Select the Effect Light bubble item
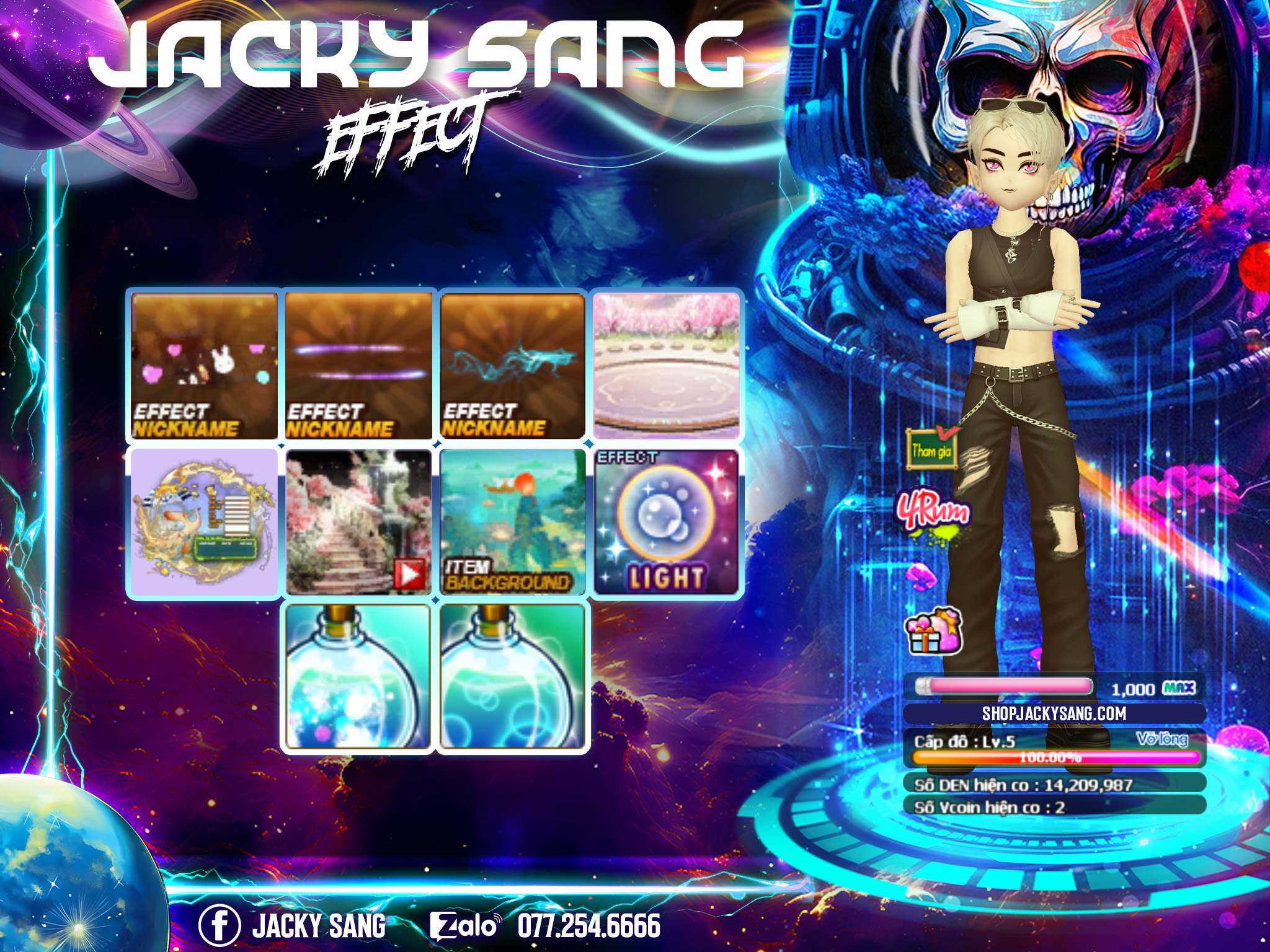Viewport: 1270px width, 952px height. point(667,522)
